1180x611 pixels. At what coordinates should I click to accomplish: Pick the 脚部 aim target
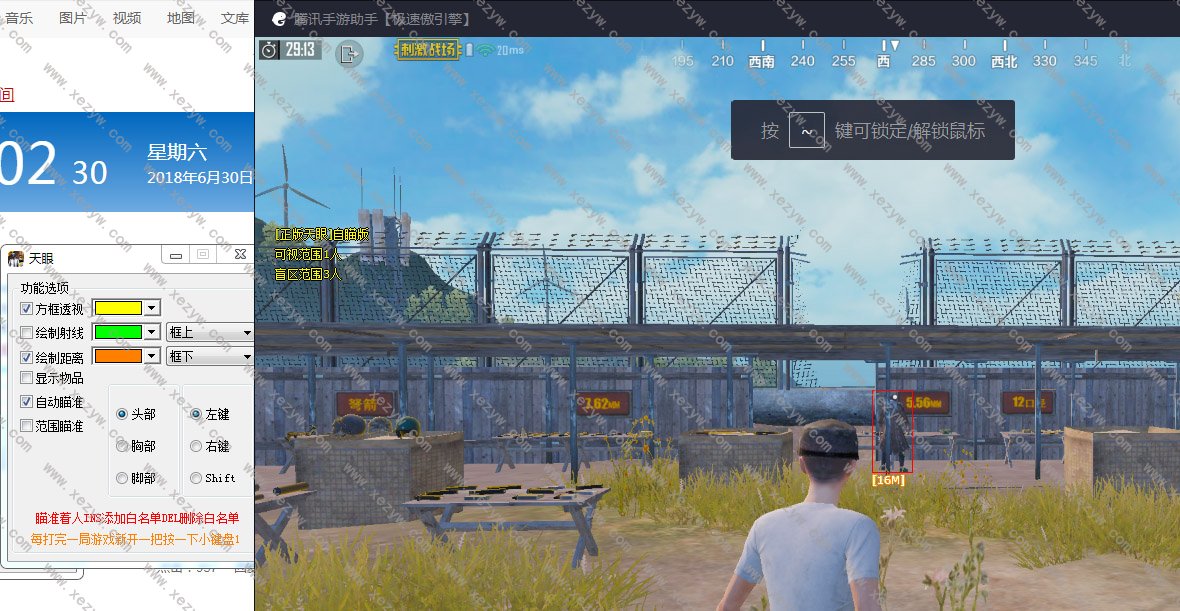122,478
